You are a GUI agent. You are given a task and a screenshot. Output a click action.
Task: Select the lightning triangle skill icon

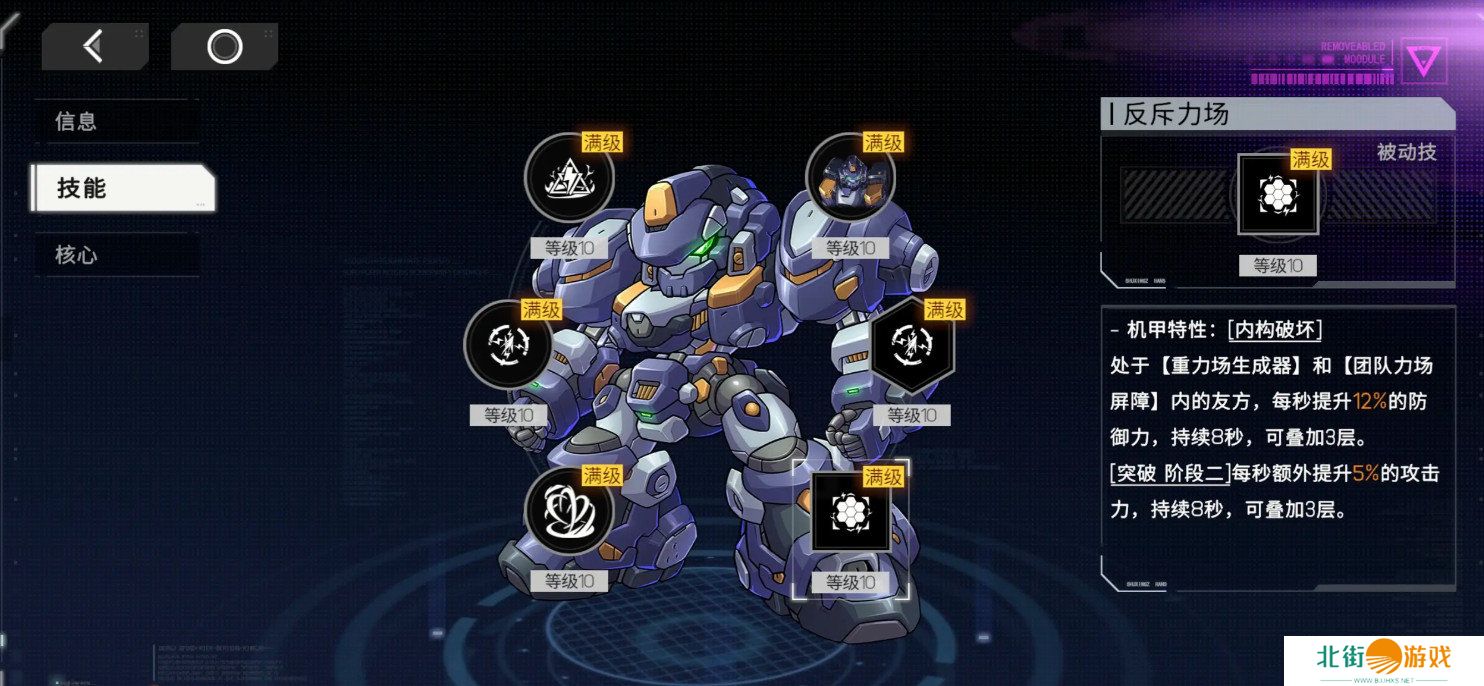coord(569,178)
